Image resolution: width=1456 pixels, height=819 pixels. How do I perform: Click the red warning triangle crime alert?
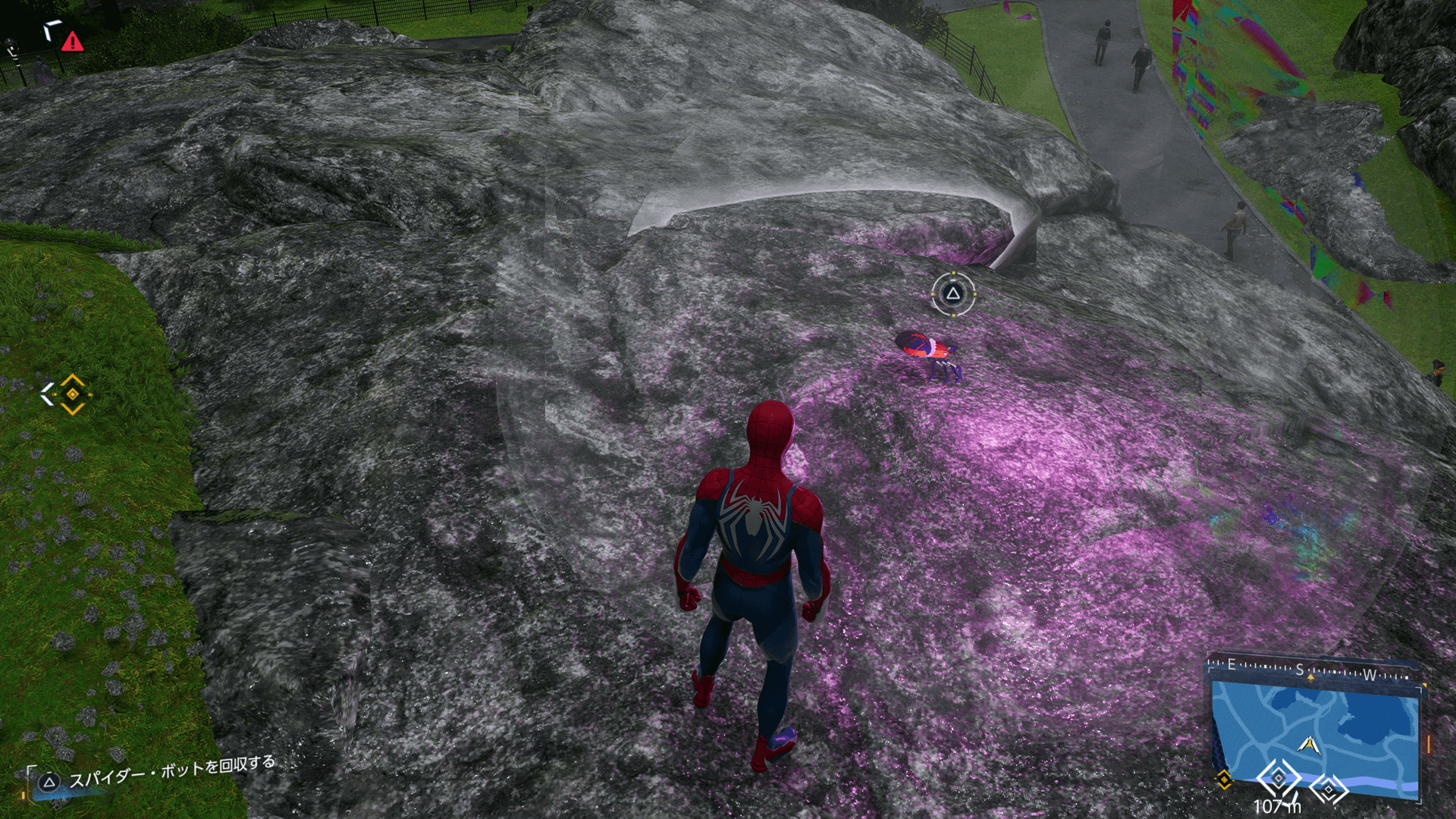click(72, 42)
